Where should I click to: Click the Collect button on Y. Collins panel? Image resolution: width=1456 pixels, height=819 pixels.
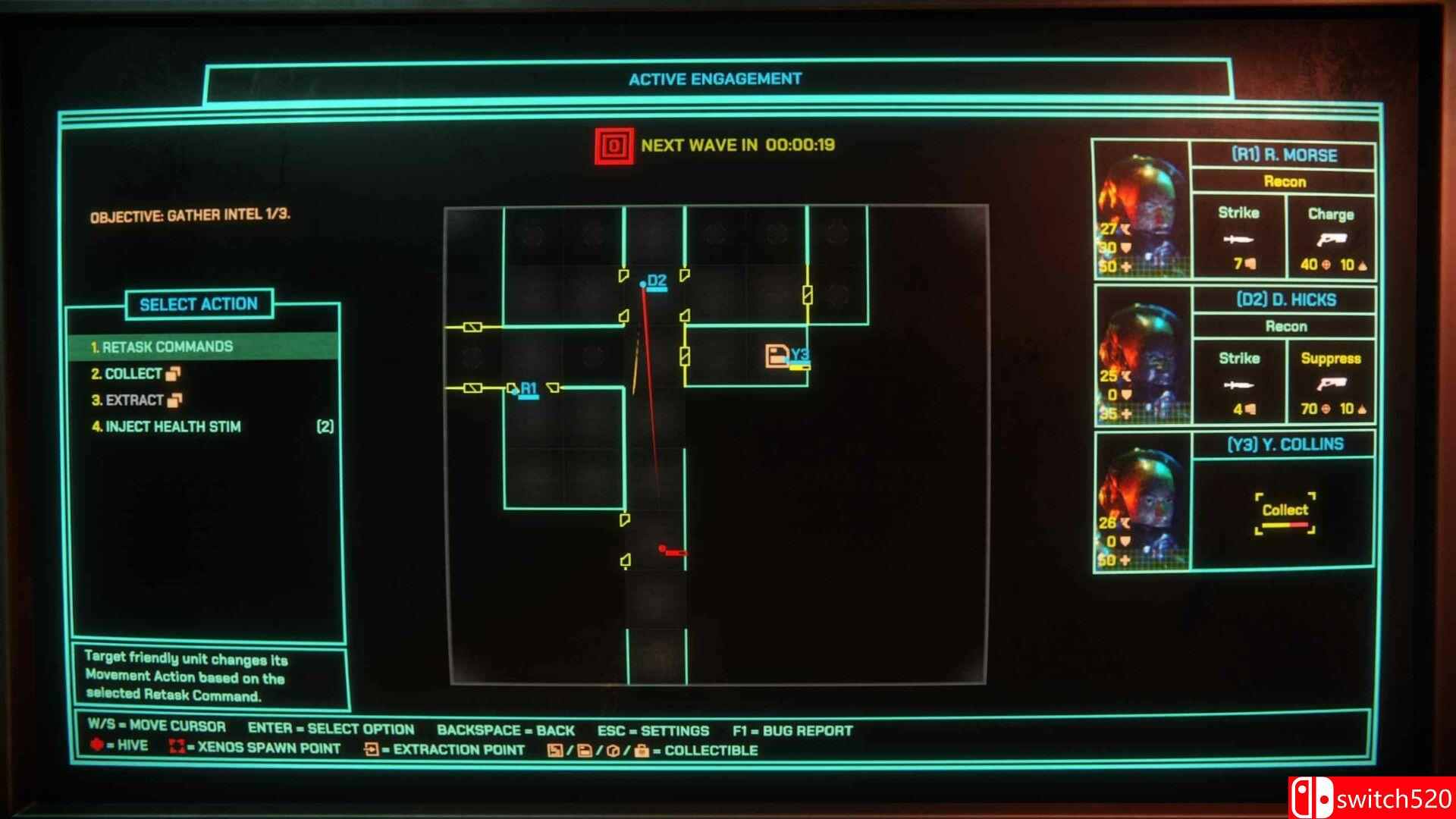pos(1284,510)
